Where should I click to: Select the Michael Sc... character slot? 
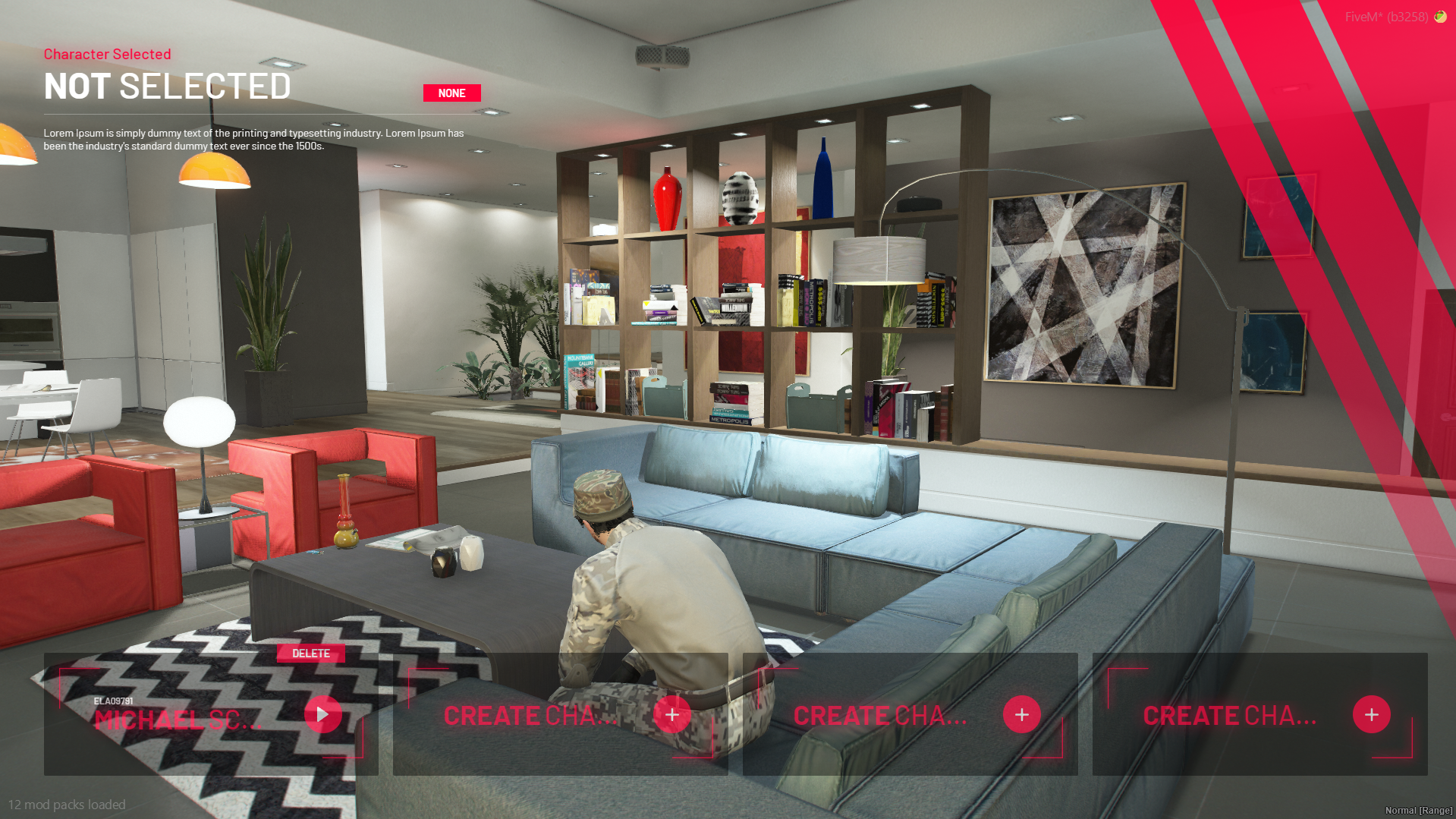point(178,719)
